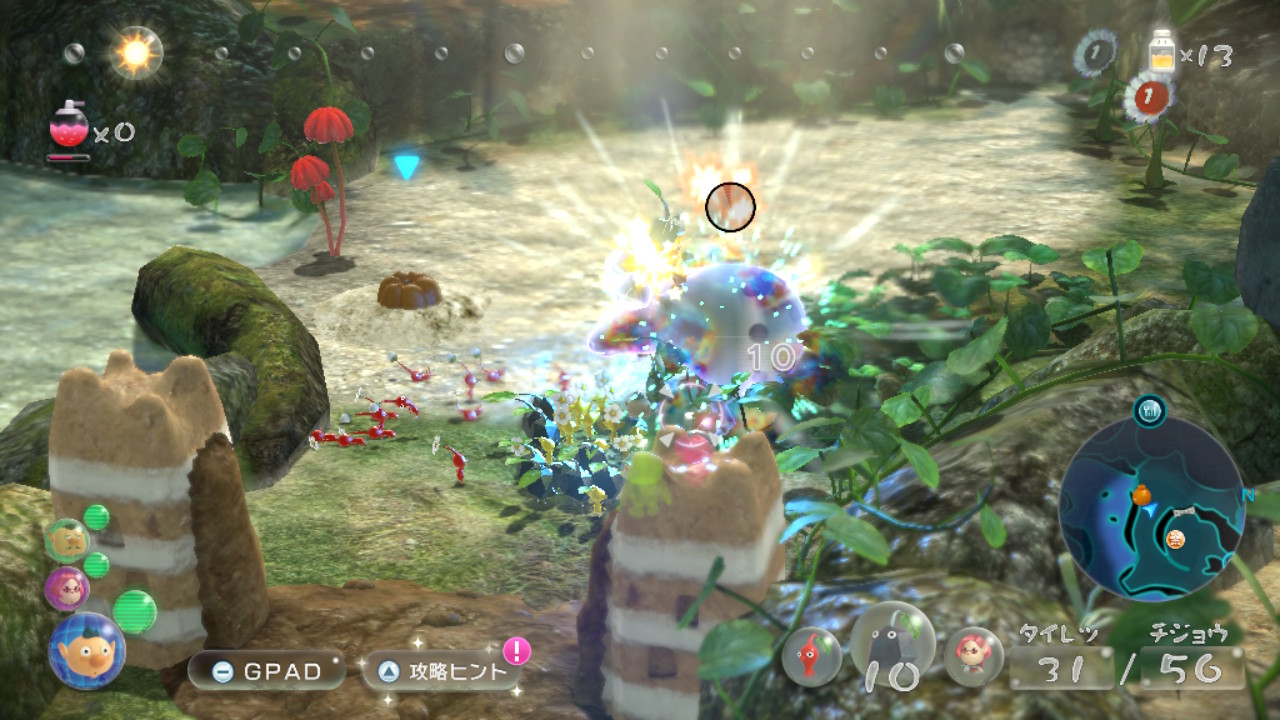Open the GPAD button
Screen dimensions: 1280x720
pos(266,671)
